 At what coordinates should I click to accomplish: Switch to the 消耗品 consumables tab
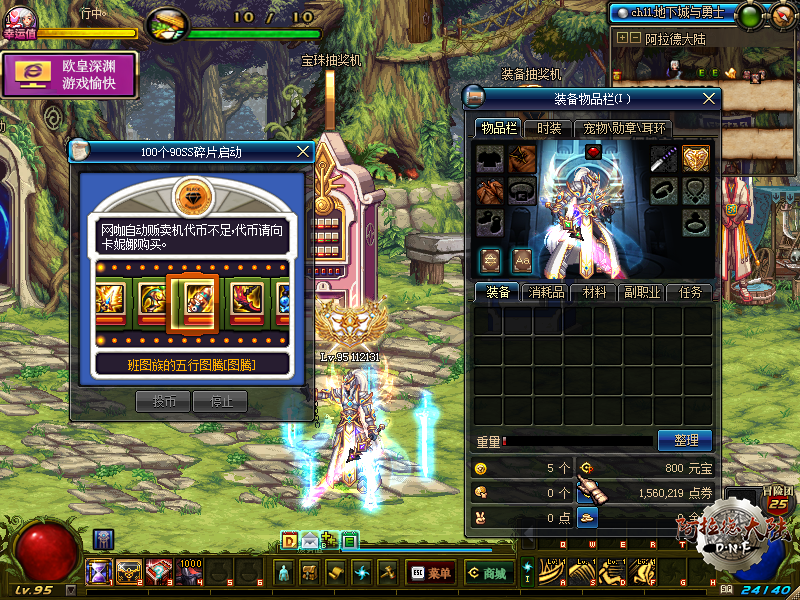click(548, 292)
